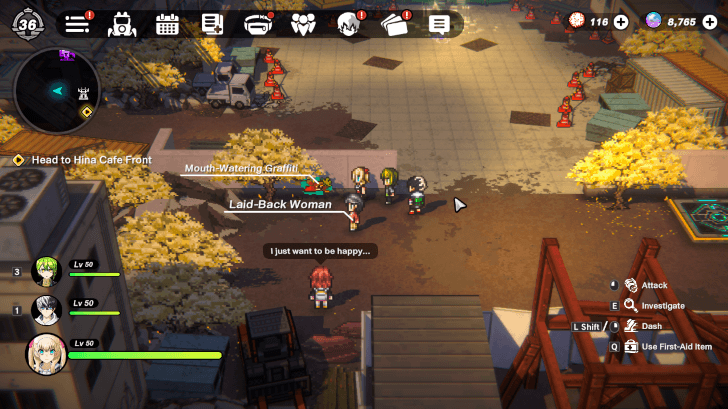Switch to the black-haired party member
Screen dimensions: 728x409
45,309
